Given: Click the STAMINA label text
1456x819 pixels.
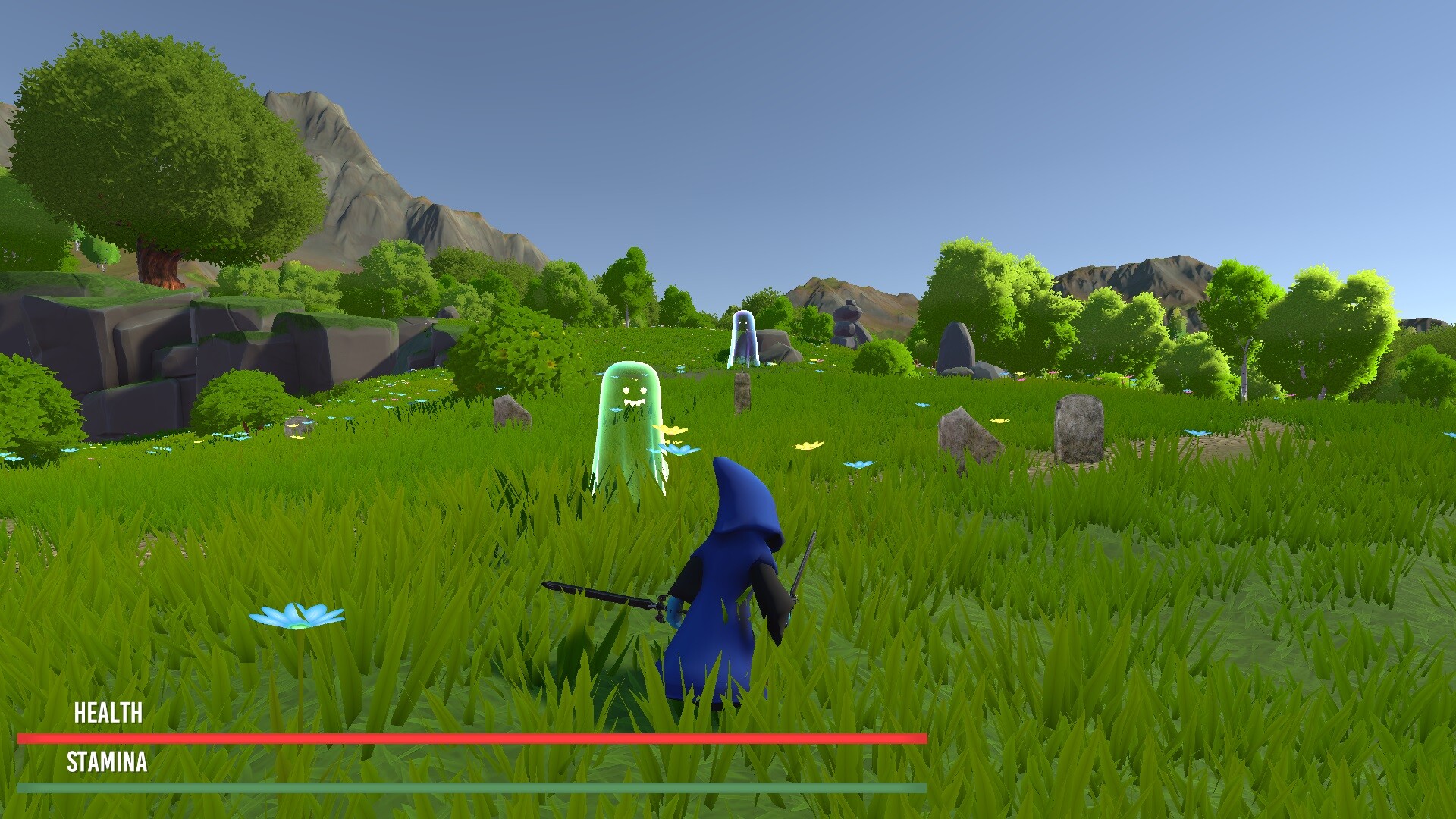Looking at the screenshot, I should pos(108,763).
